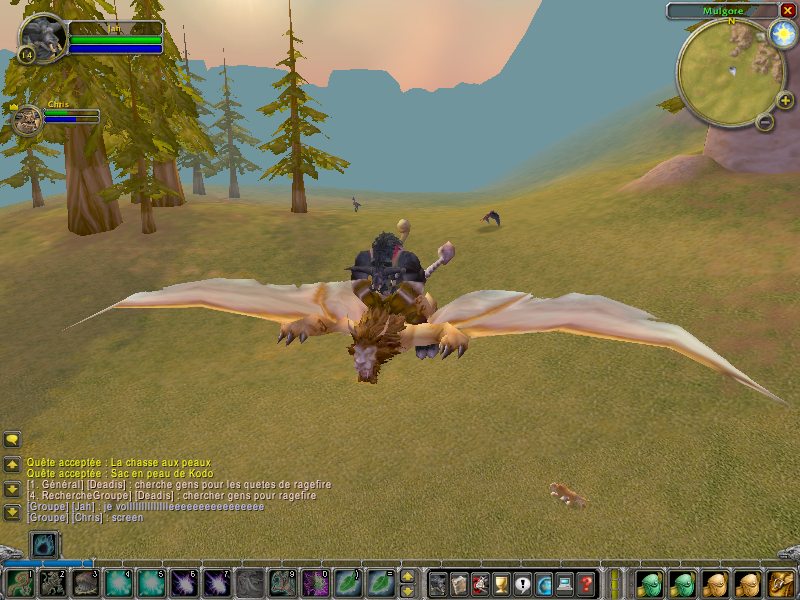800x600 pixels.
Task: Open the quest log chalice icon
Action: pos(501,583)
